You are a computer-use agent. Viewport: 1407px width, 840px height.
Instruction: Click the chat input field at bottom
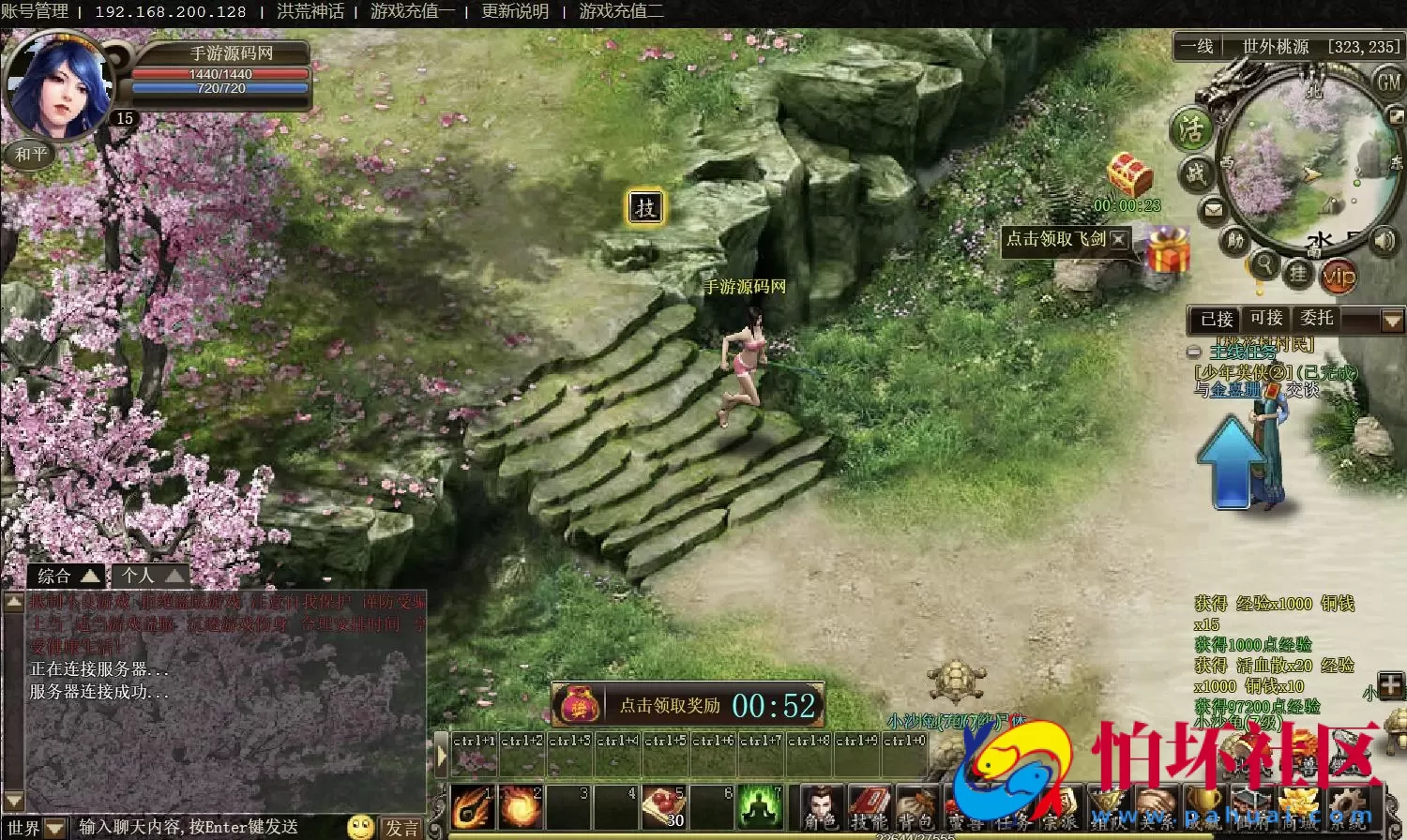point(188,828)
